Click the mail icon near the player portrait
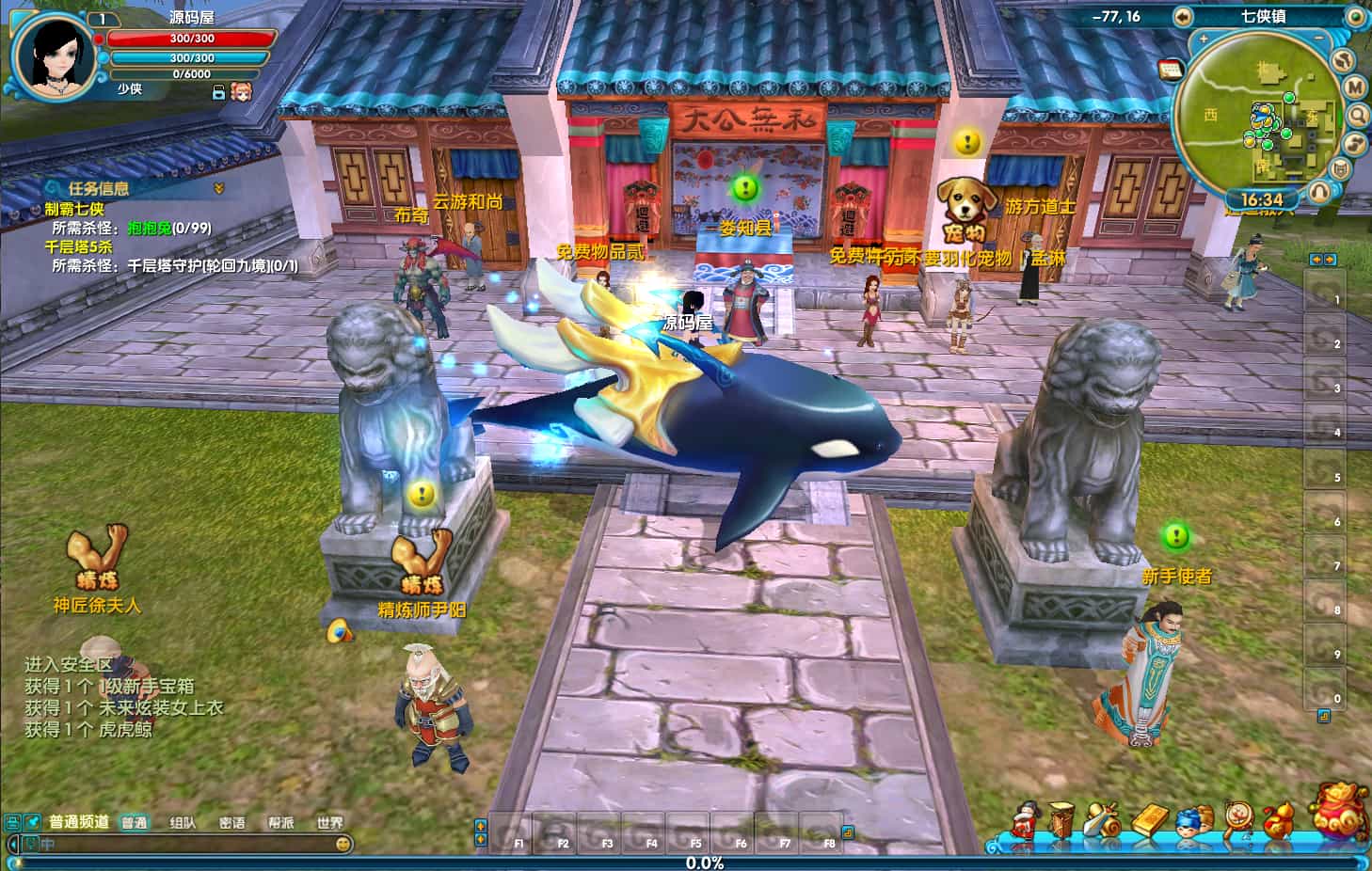This screenshot has width=1372, height=871. [x=218, y=92]
